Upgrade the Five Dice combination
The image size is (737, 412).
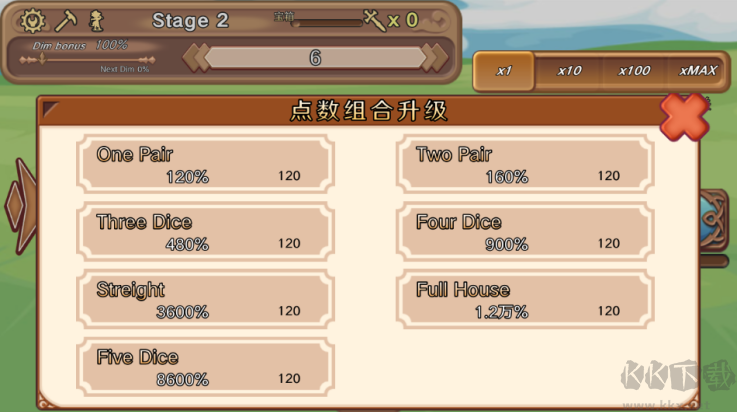coord(205,367)
